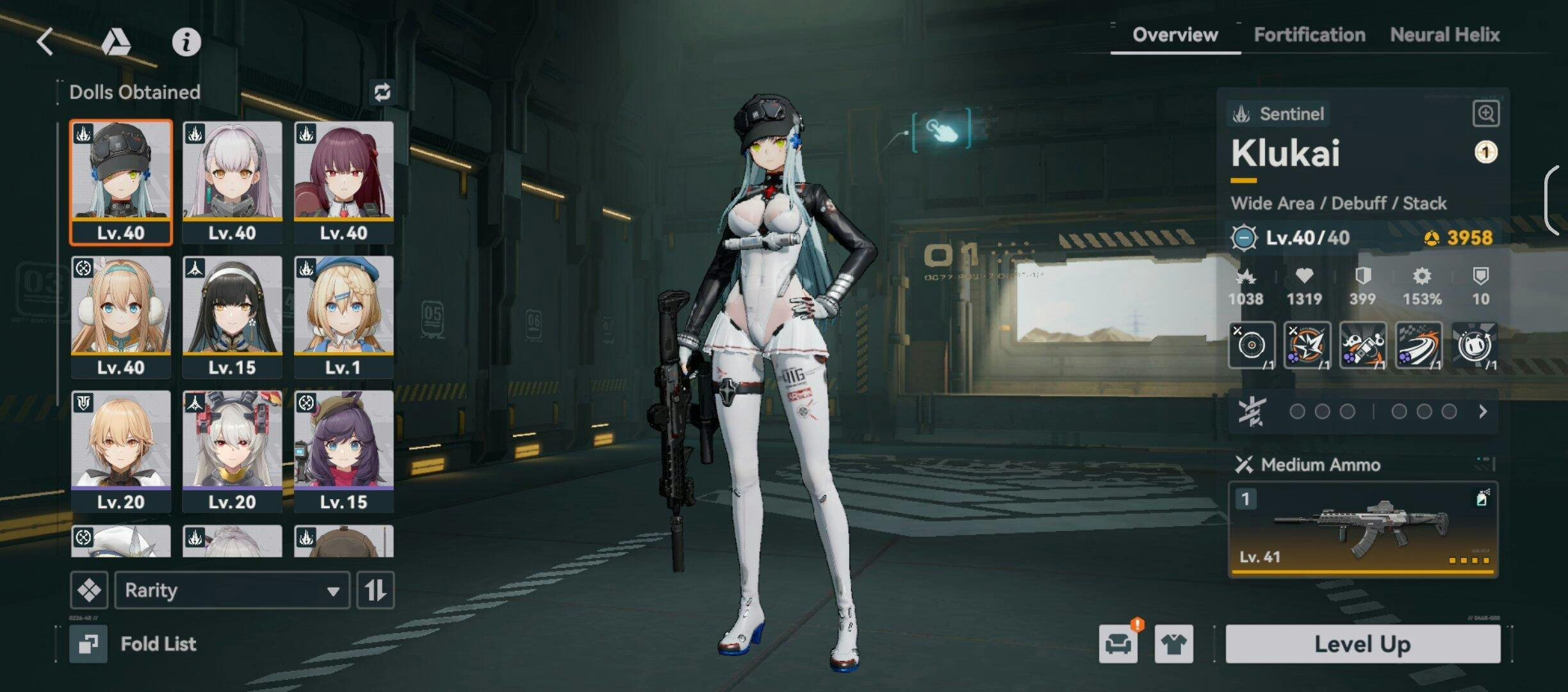
Task: Tap the glowing hand interaction icon
Action: click(x=941, y=131)
